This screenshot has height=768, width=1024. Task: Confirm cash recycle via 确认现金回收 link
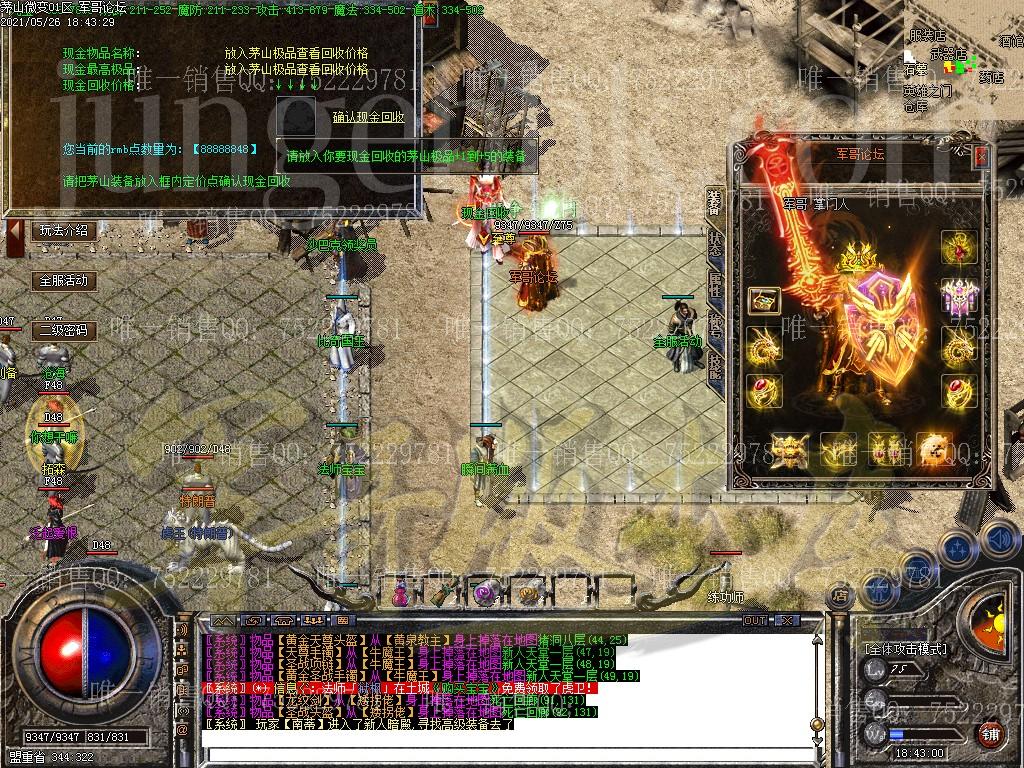[369, 117]
